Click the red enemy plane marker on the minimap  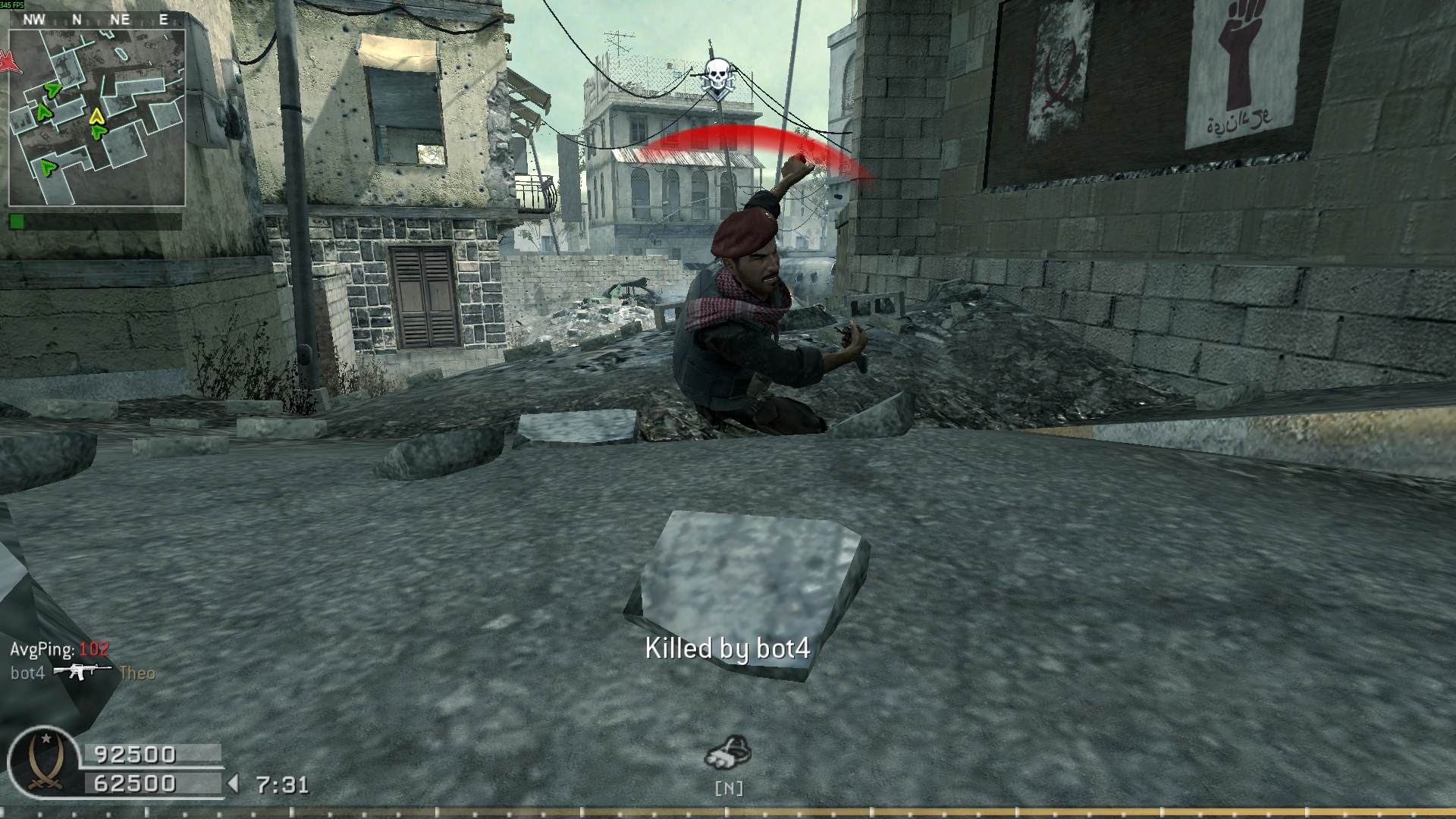click(x=11, y=62)
